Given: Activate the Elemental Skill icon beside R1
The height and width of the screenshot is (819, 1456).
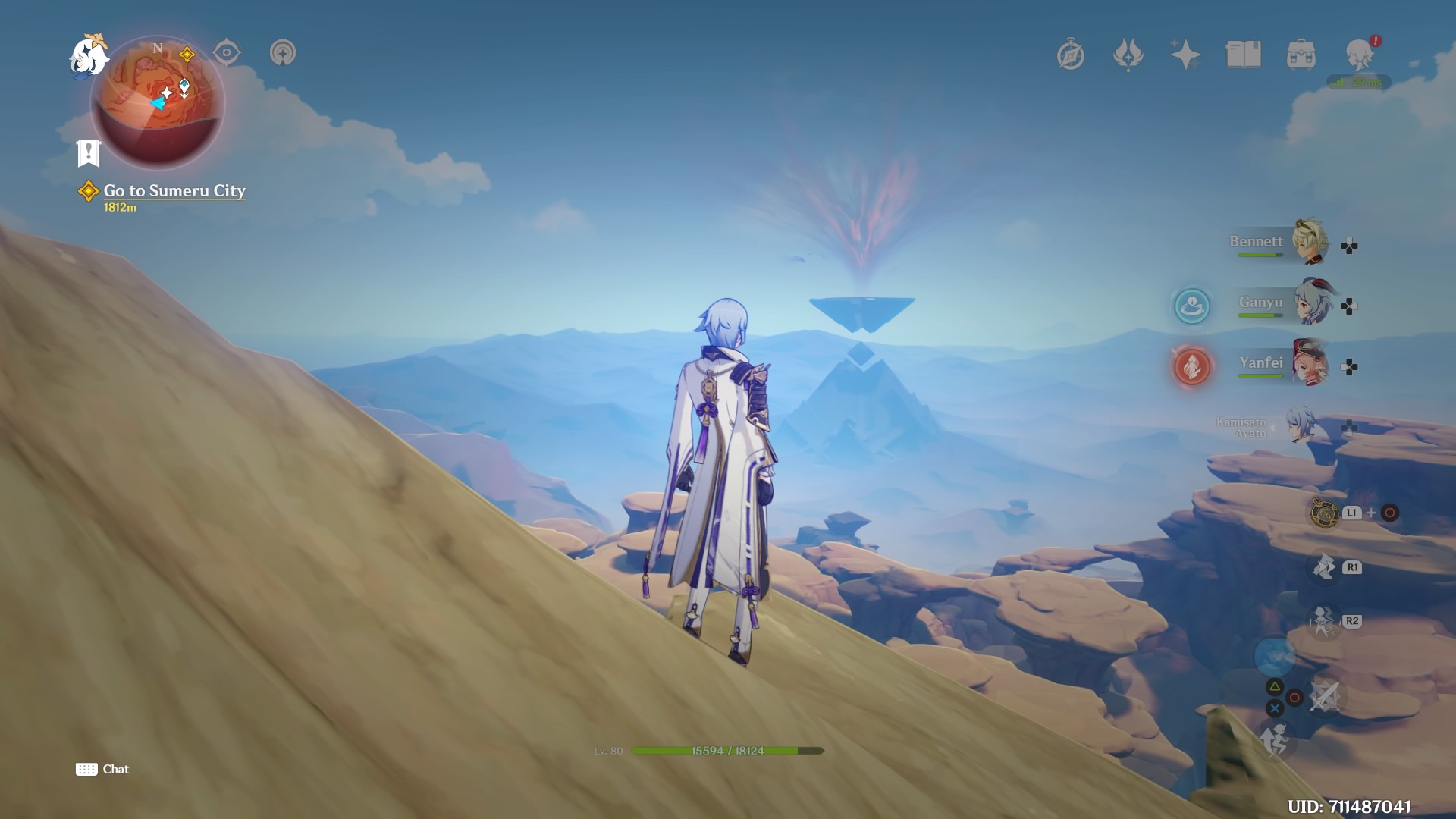Looking at the screenshot, I should (x=1324, y=566).
